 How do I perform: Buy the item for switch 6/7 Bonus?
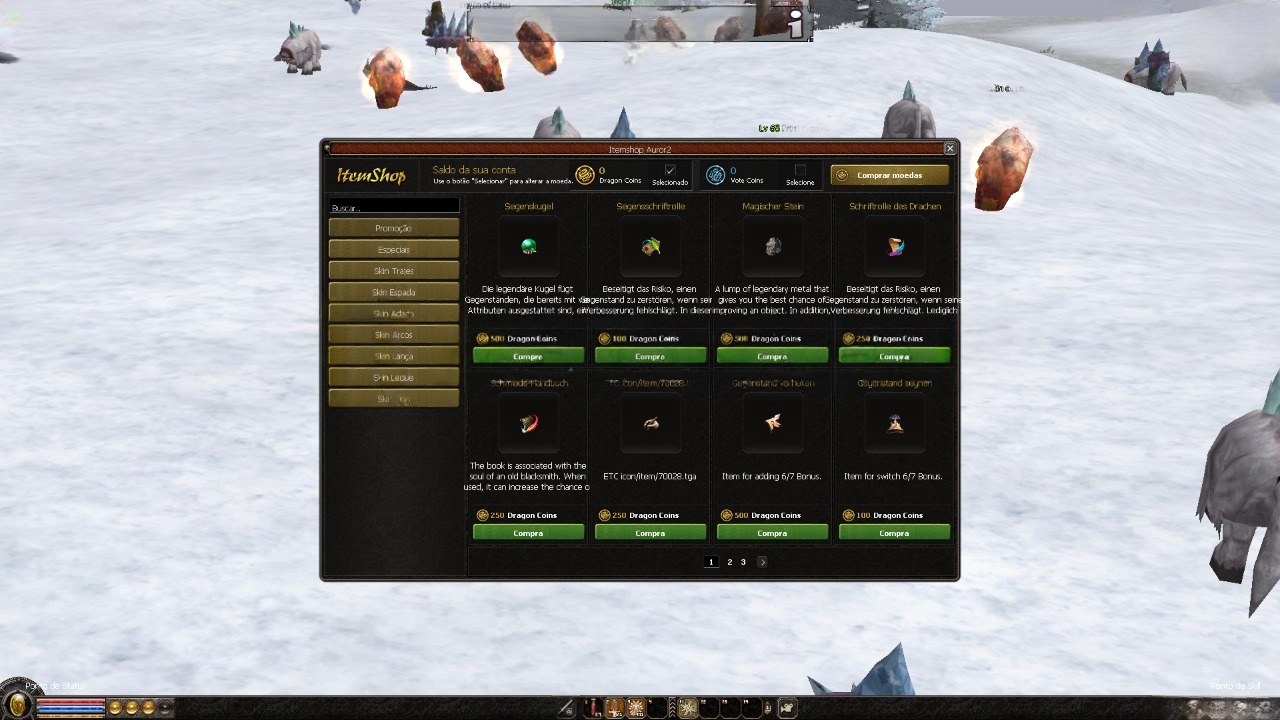click(894, 533)
